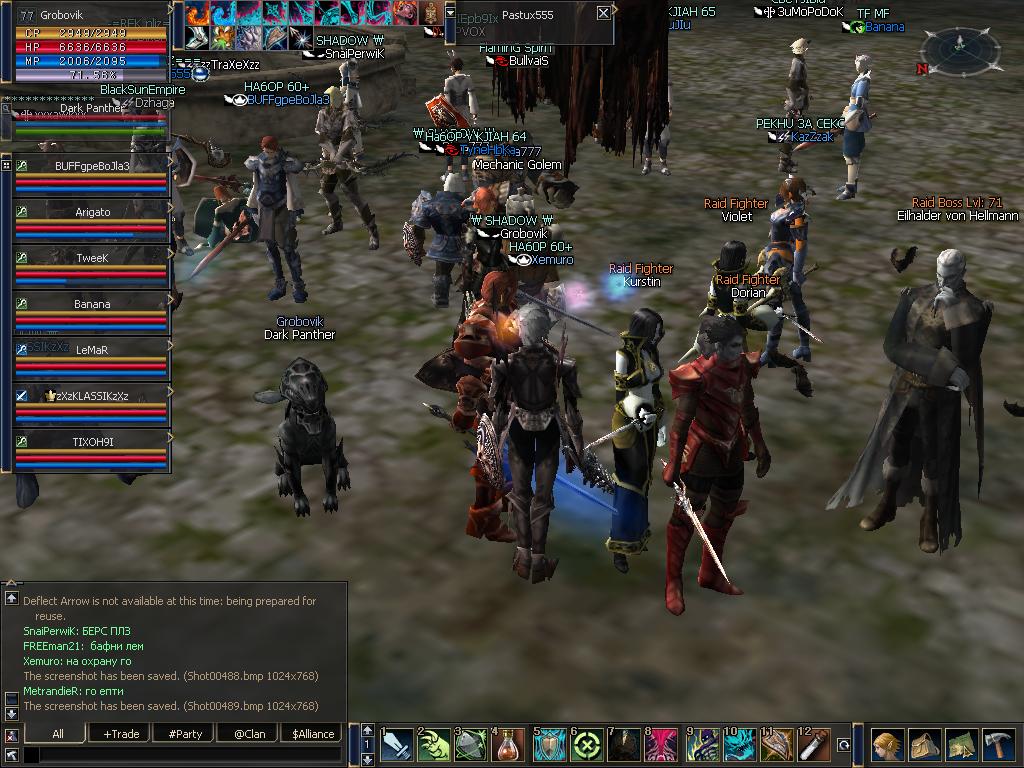Open the inventory bag icon

tap(924, 746)
